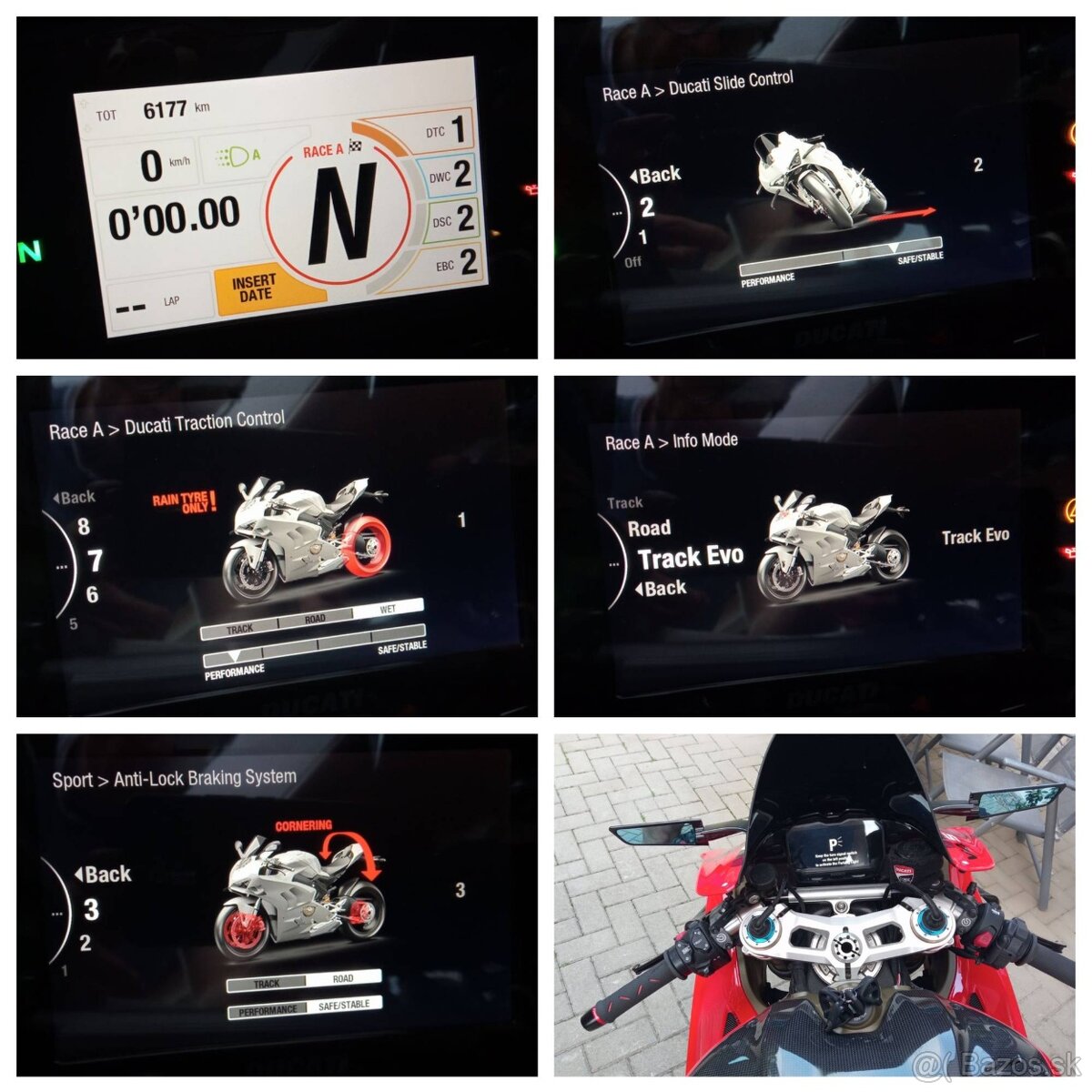Open the EBC level box on dashboard

[x=456, y=264]
